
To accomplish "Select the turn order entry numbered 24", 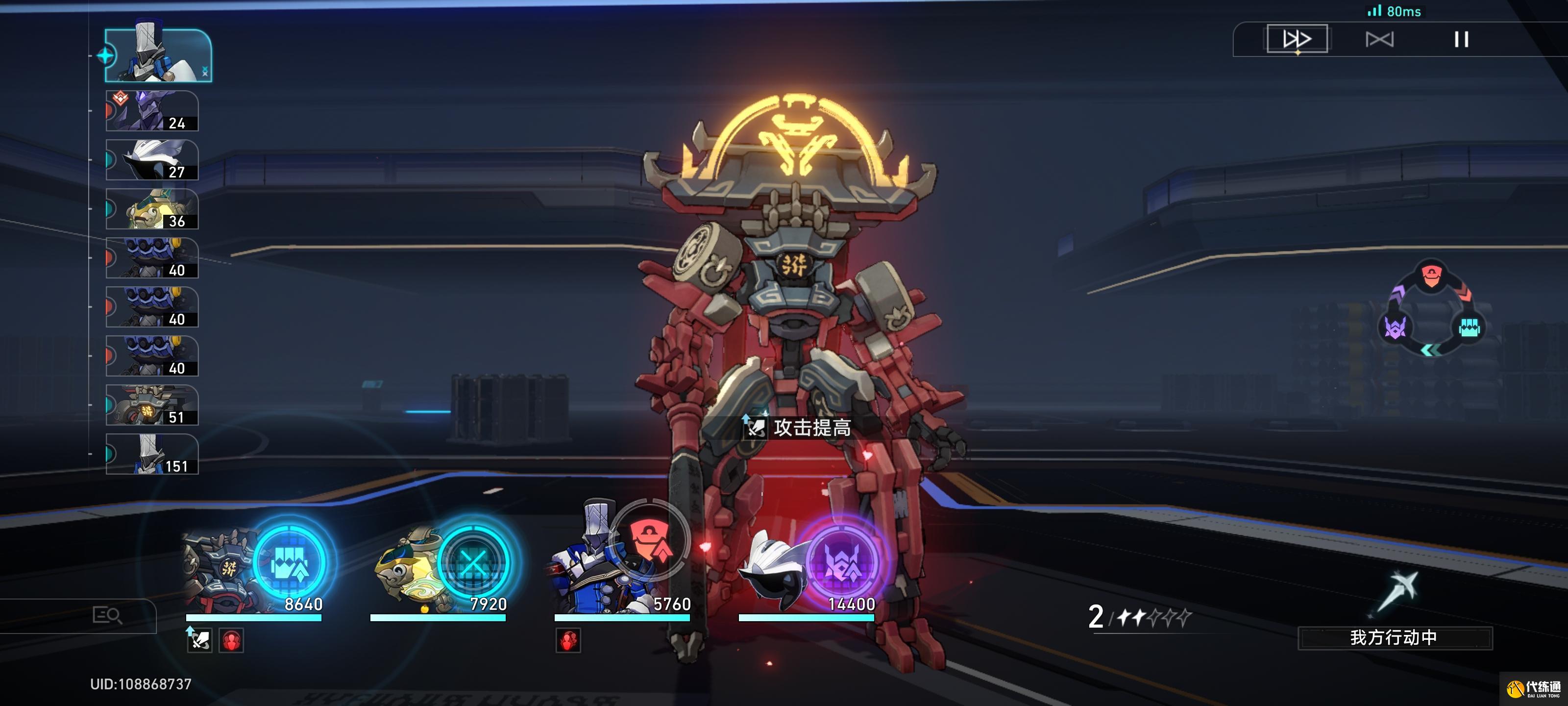I will (x=152, y=111).
